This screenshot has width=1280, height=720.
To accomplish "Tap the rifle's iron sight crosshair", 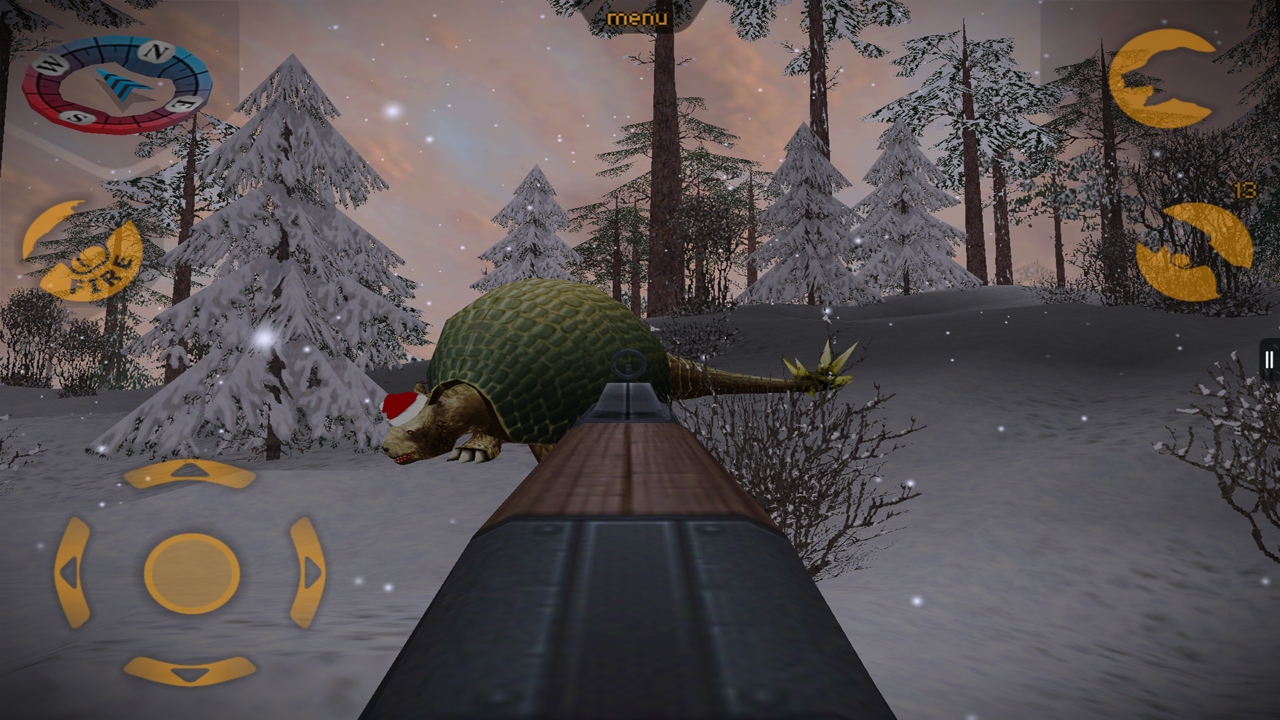I will tap(629, 365).
